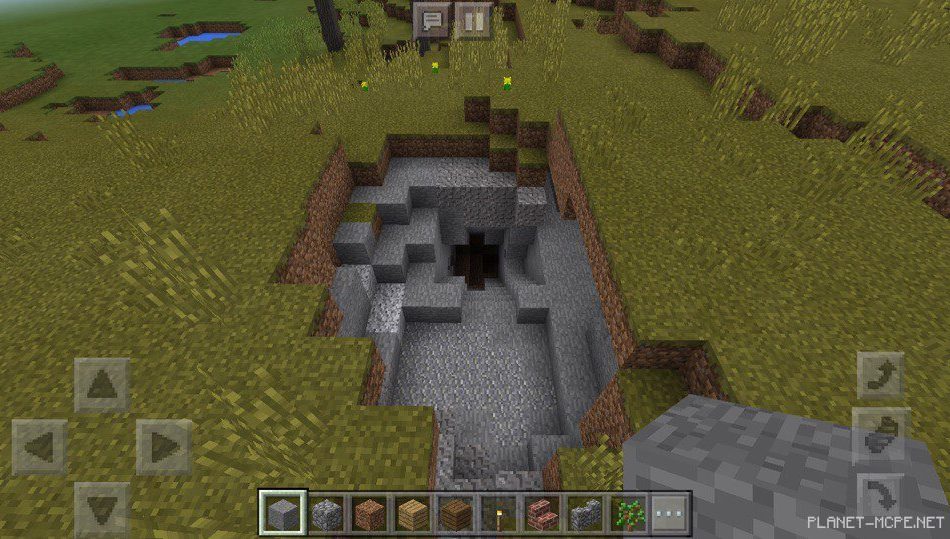The image size is (950, 539).
Task: Tap the fly up arrow button
Action: (x=881, y=375)
